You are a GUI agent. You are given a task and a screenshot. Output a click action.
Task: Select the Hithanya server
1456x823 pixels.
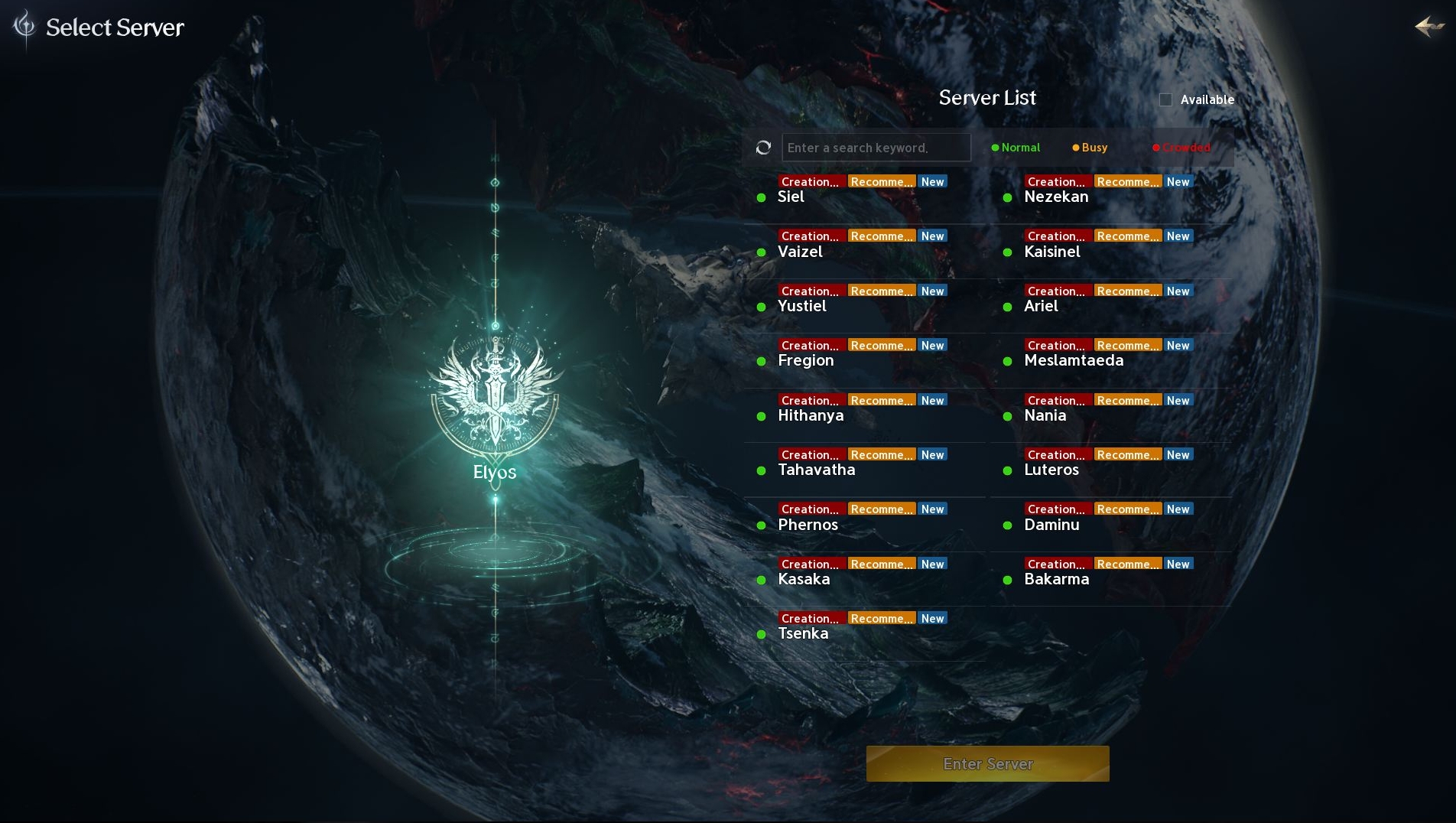[x=811, y=415]
